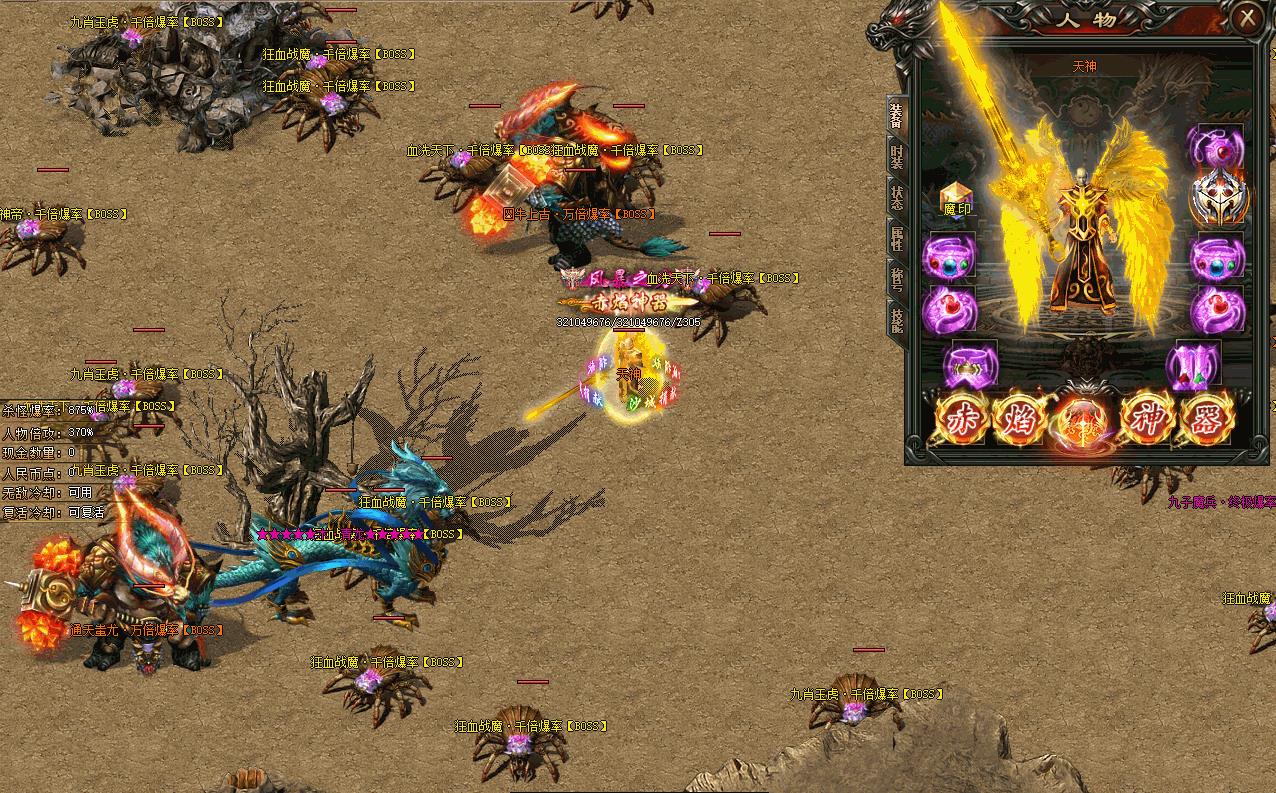Click the 赤 artifact slot
This screenshot has width=1276, height=793.
tap(962, 420)
